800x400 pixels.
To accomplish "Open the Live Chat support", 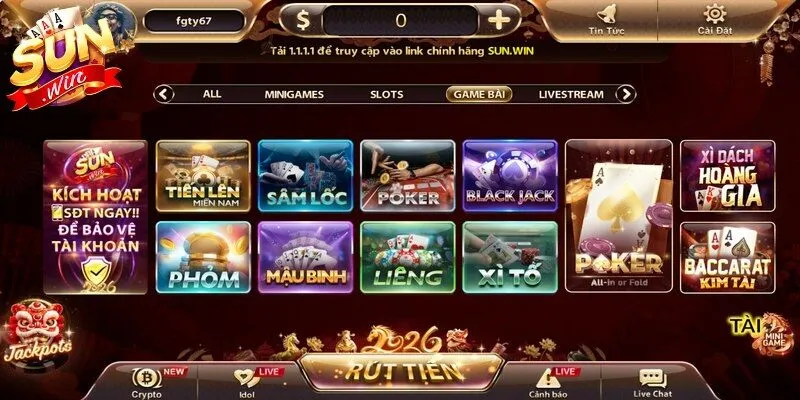I will (653, 382).
